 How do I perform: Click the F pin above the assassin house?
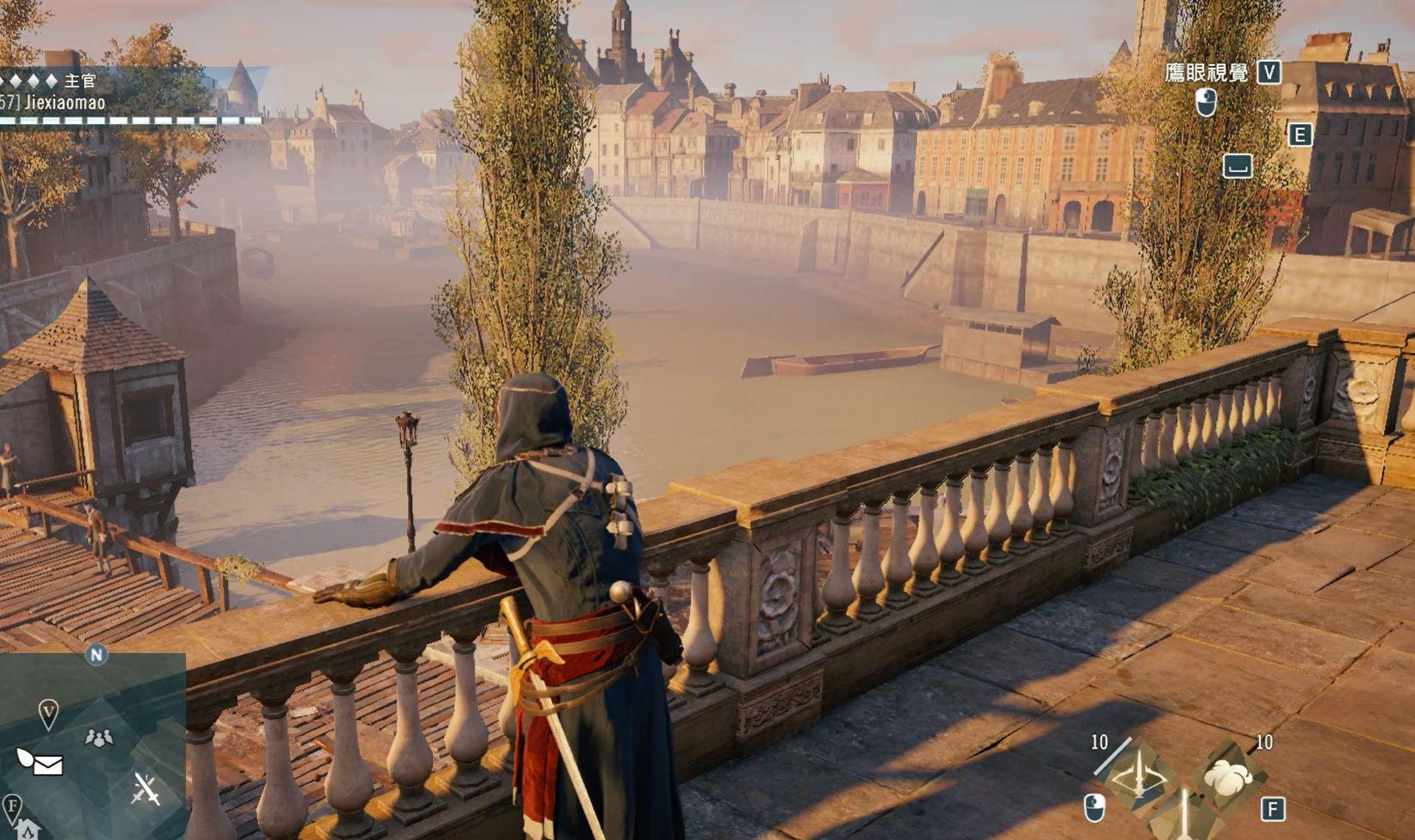pyautogui.click(x=12, y=807)
